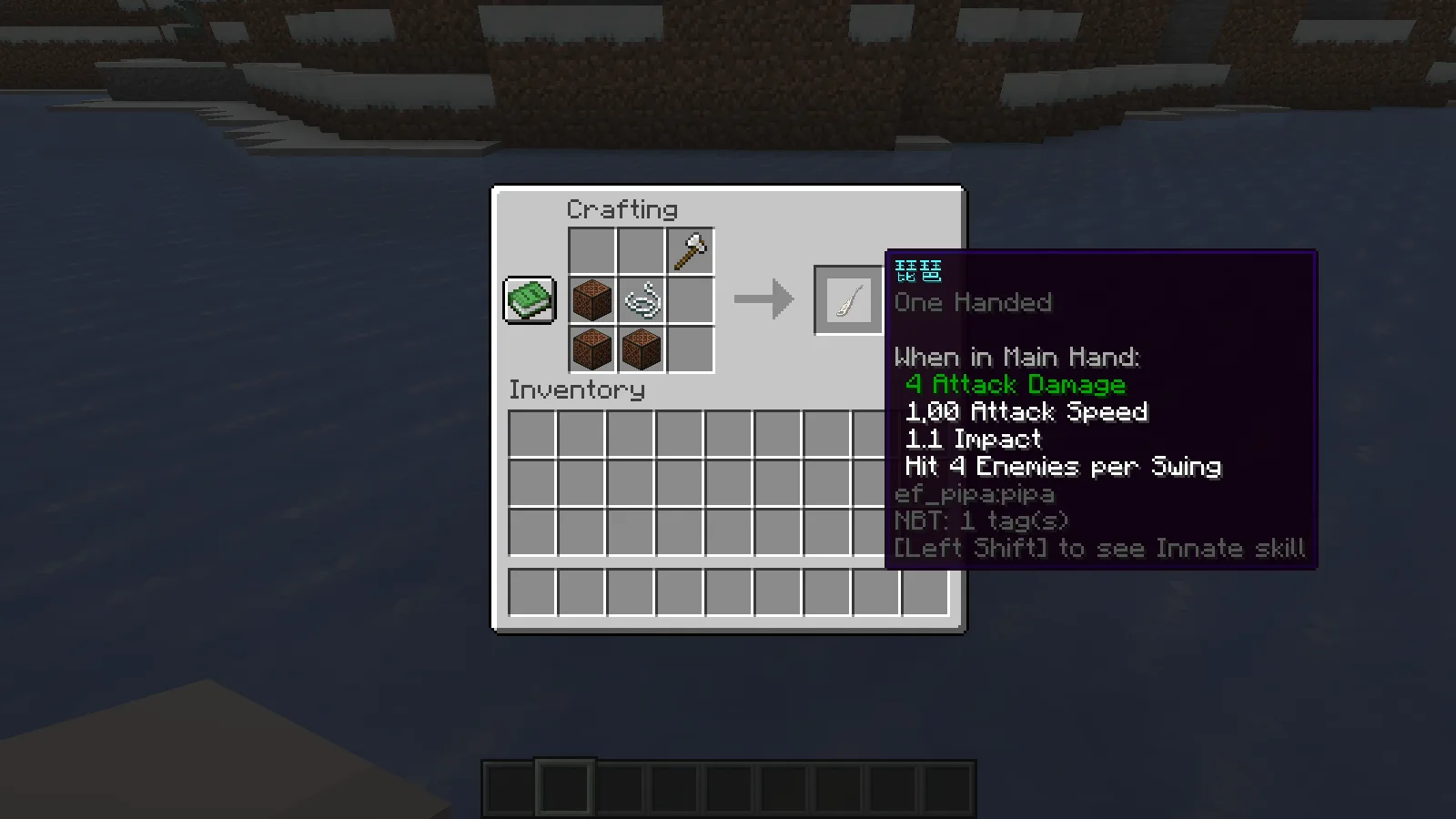The height and width of the screenshot is (819, 1456).
Task: Pick up the axe in the crafting grid
Action: click(x=691, y=252)
